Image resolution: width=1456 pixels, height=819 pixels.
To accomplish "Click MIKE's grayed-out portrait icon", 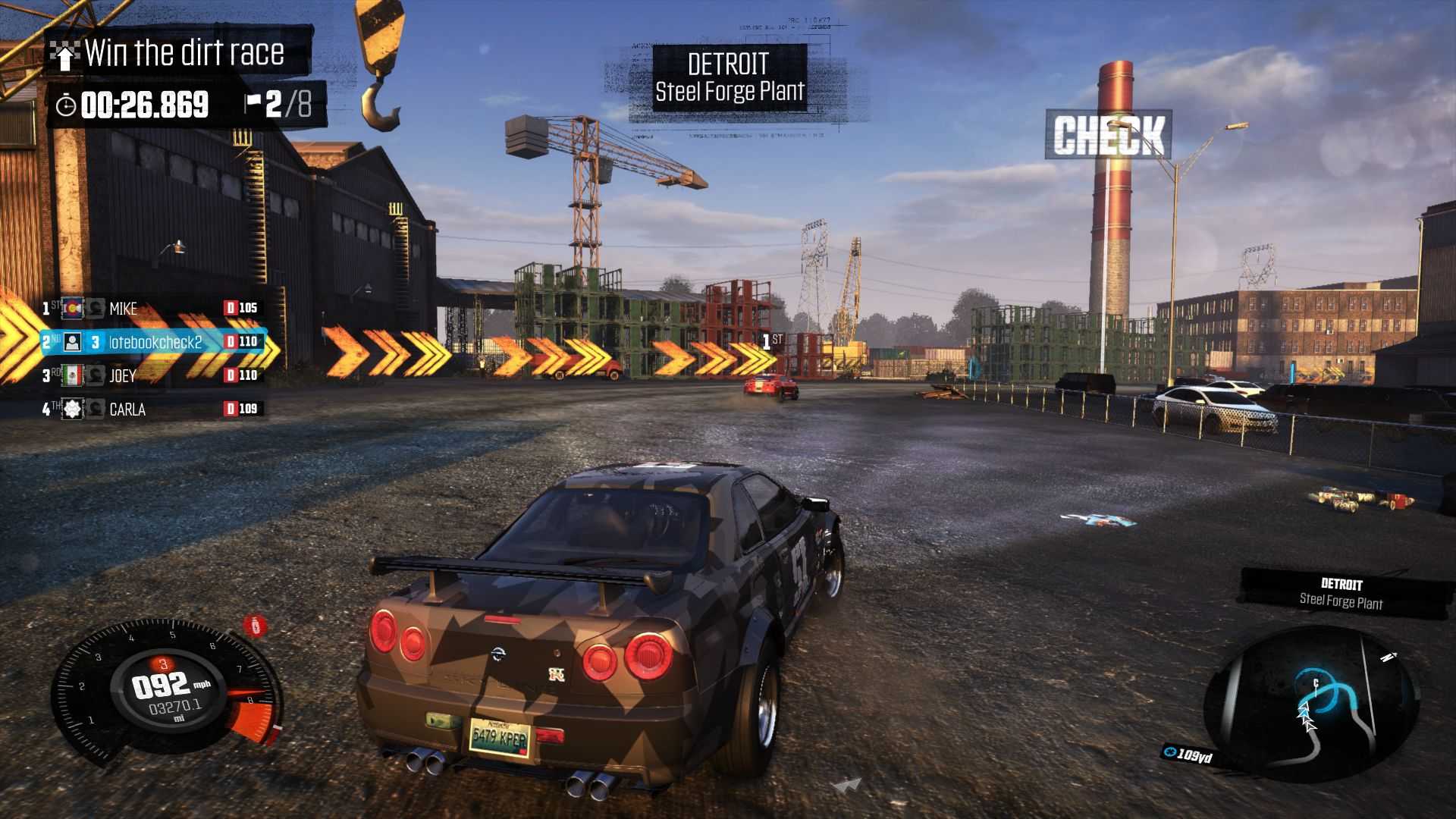I will click(96, 309).
